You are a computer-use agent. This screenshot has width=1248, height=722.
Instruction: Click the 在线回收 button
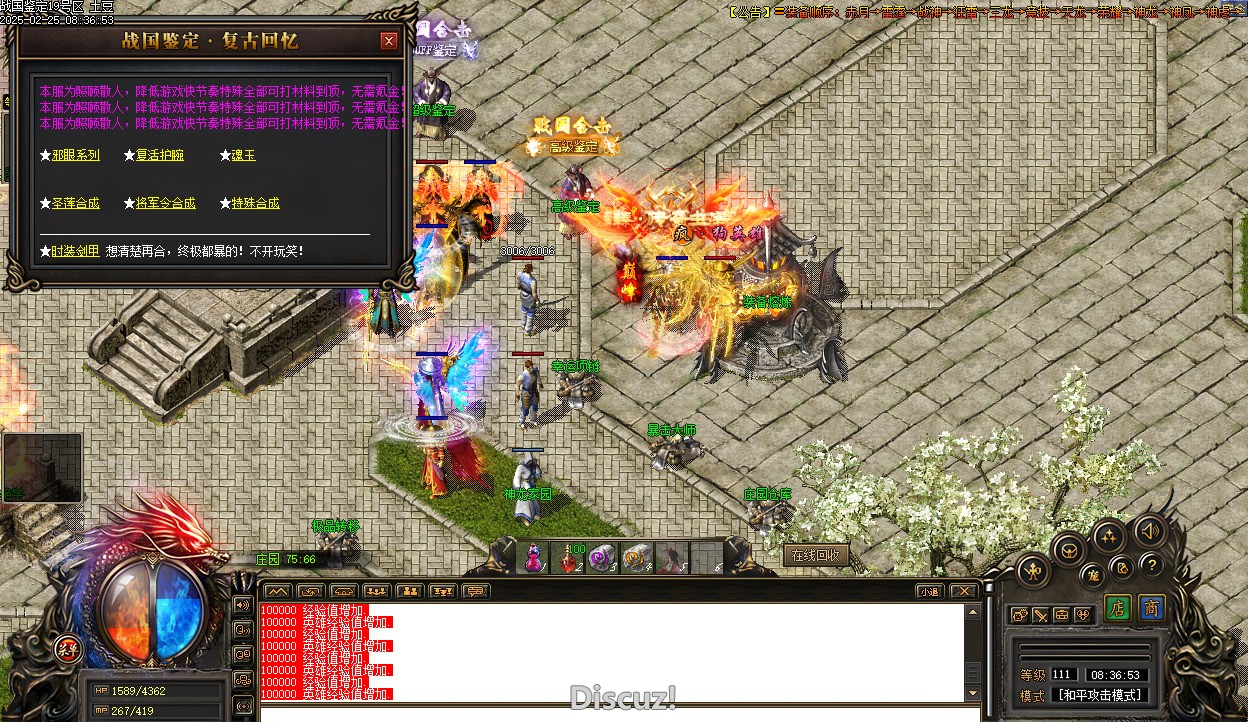point(816,555)
